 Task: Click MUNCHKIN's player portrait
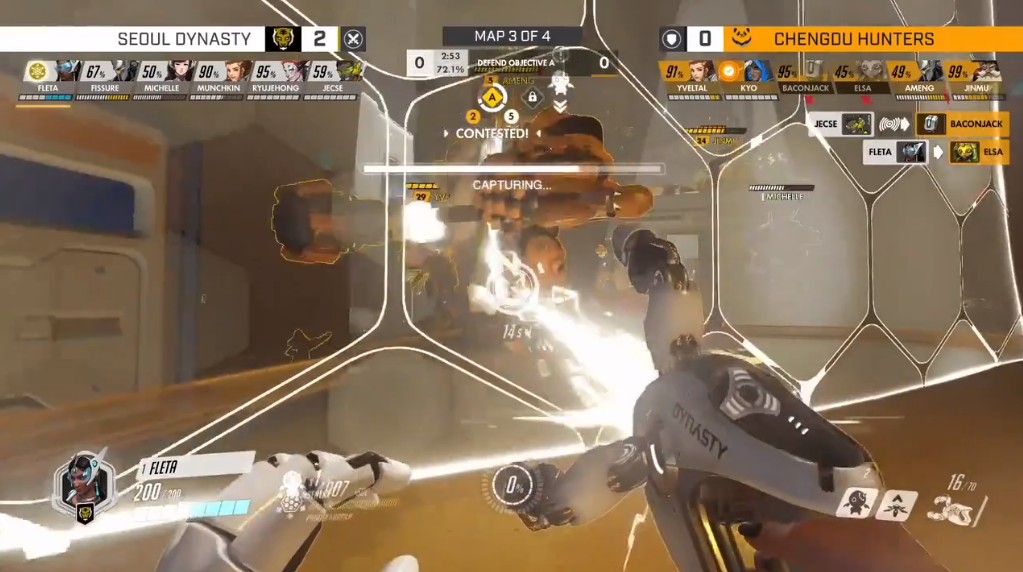(x=238, y=72)
